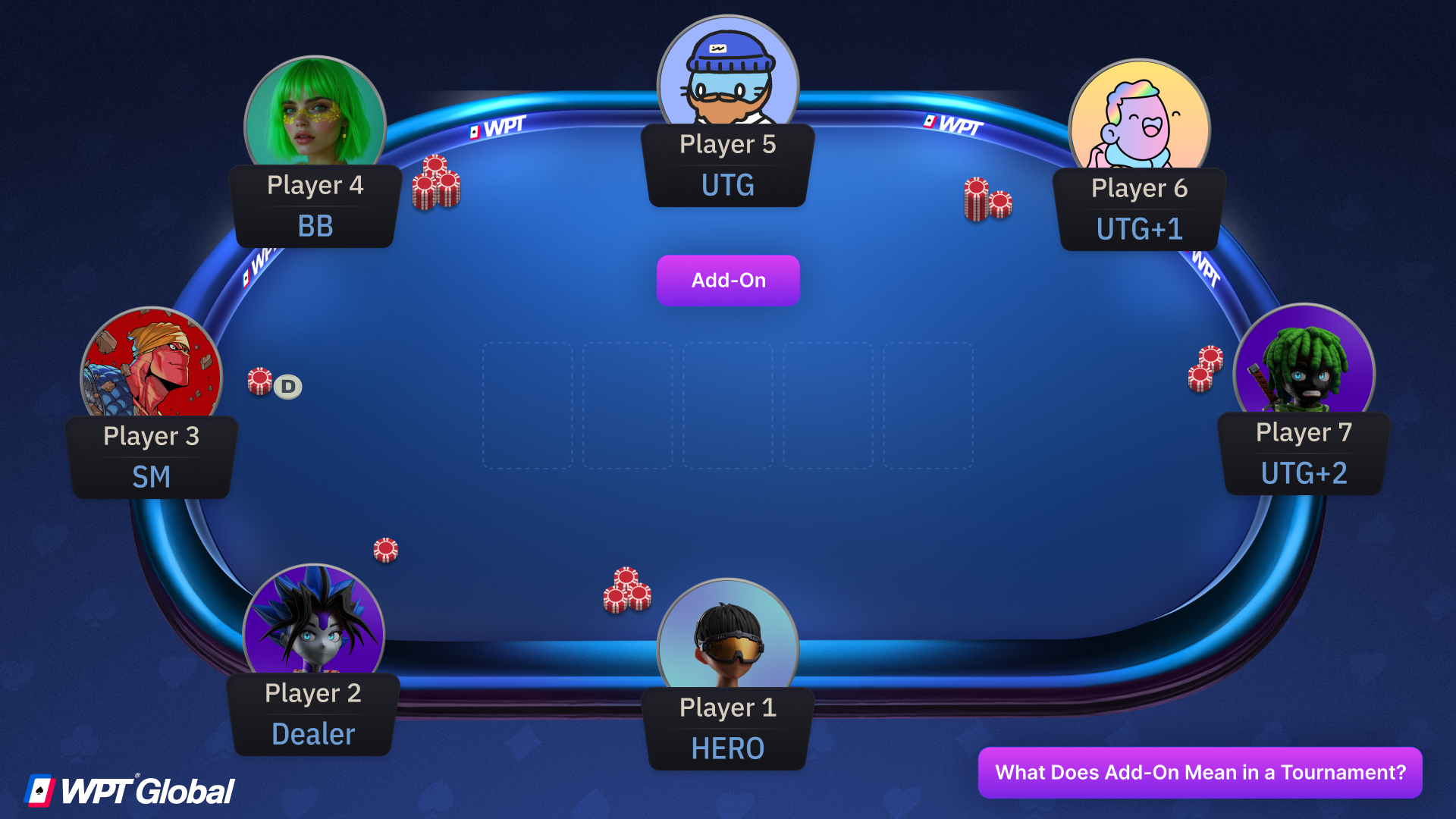
Task: Select Player 3's SM position label
Action: point(152,477)
